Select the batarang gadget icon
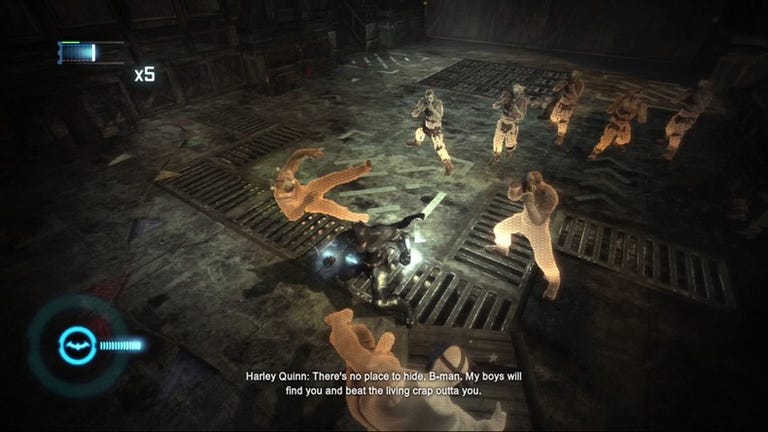Image resolution: width=768 pixels, height=432 pixels. [75, 346]
